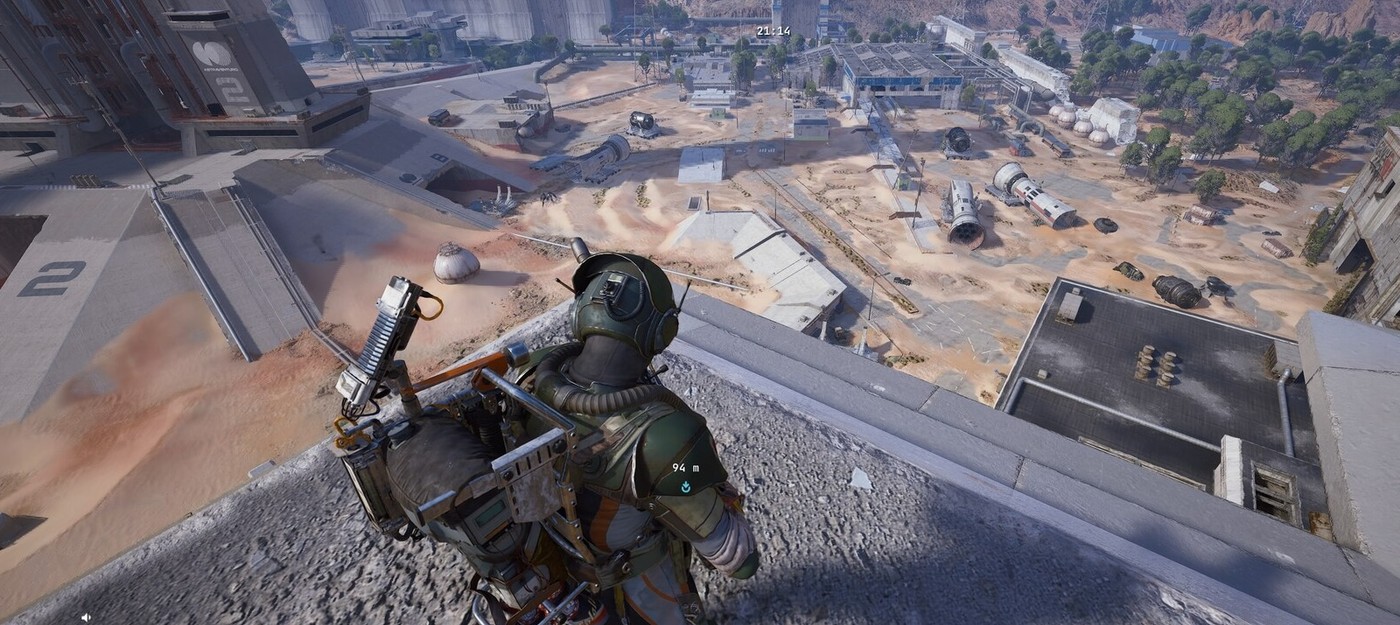This screenshot has height=625, width=1400.
Task: Click the blue extraction waypoint marker icon
Action: coord(685,487)
